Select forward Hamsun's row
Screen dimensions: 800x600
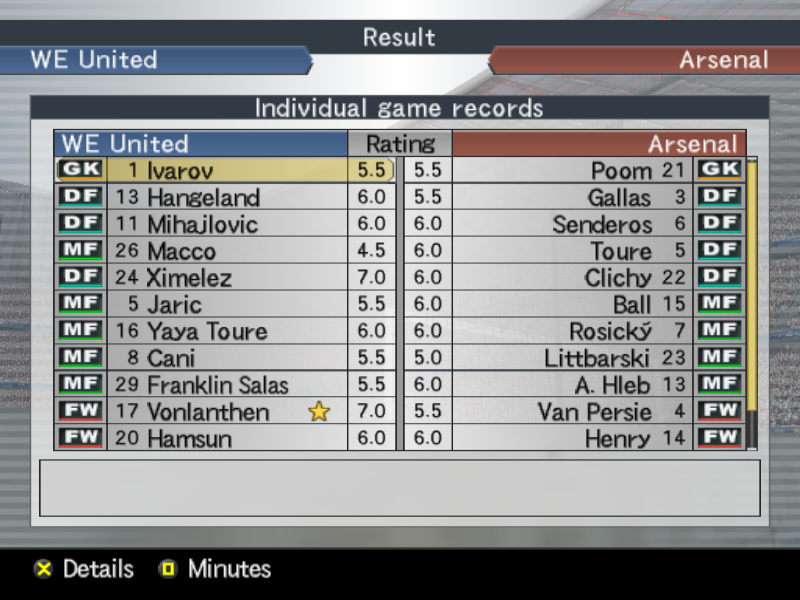(x=200, y=438)
